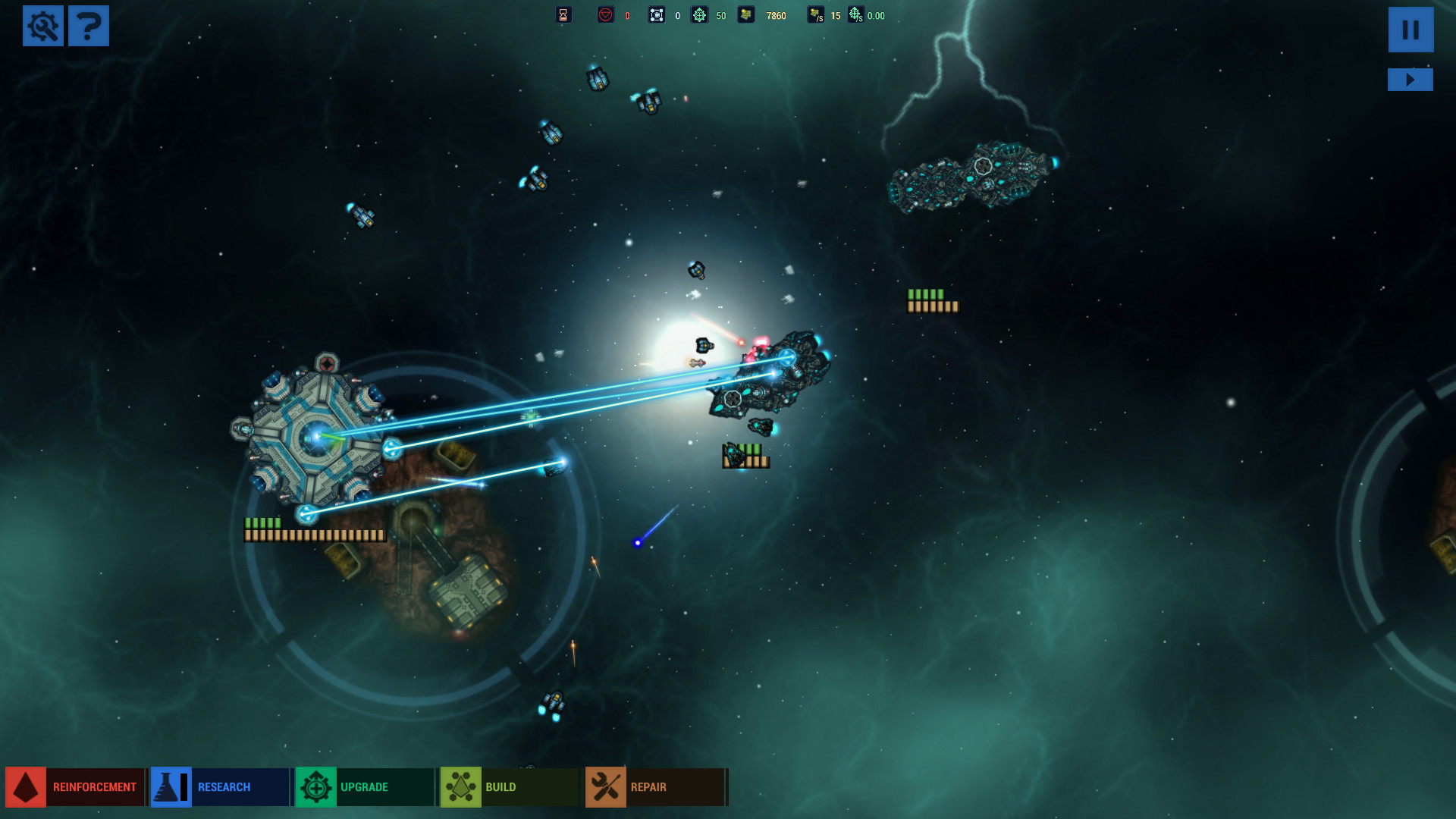Open the game settings gear icon

43,26
